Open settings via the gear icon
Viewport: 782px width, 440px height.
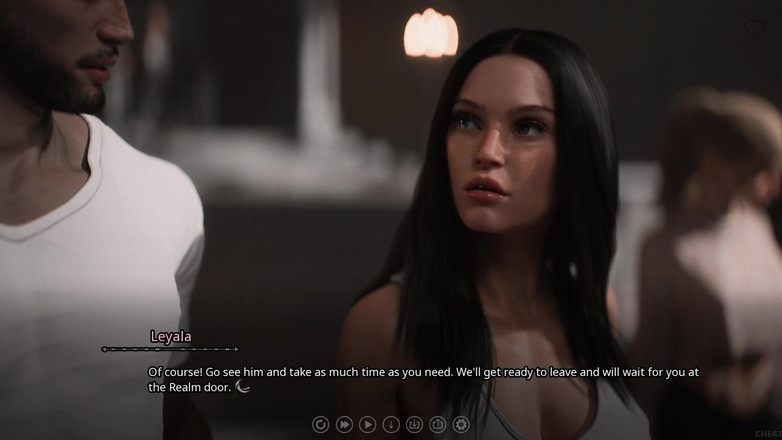point(461,424)
